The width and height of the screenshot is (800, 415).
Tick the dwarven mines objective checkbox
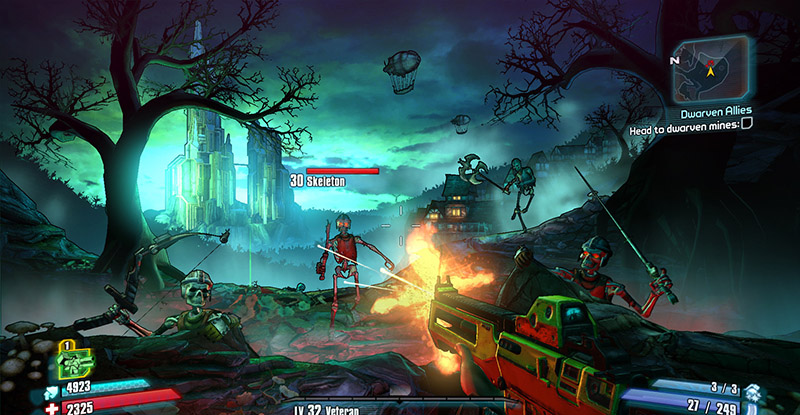tap(775, 128)
